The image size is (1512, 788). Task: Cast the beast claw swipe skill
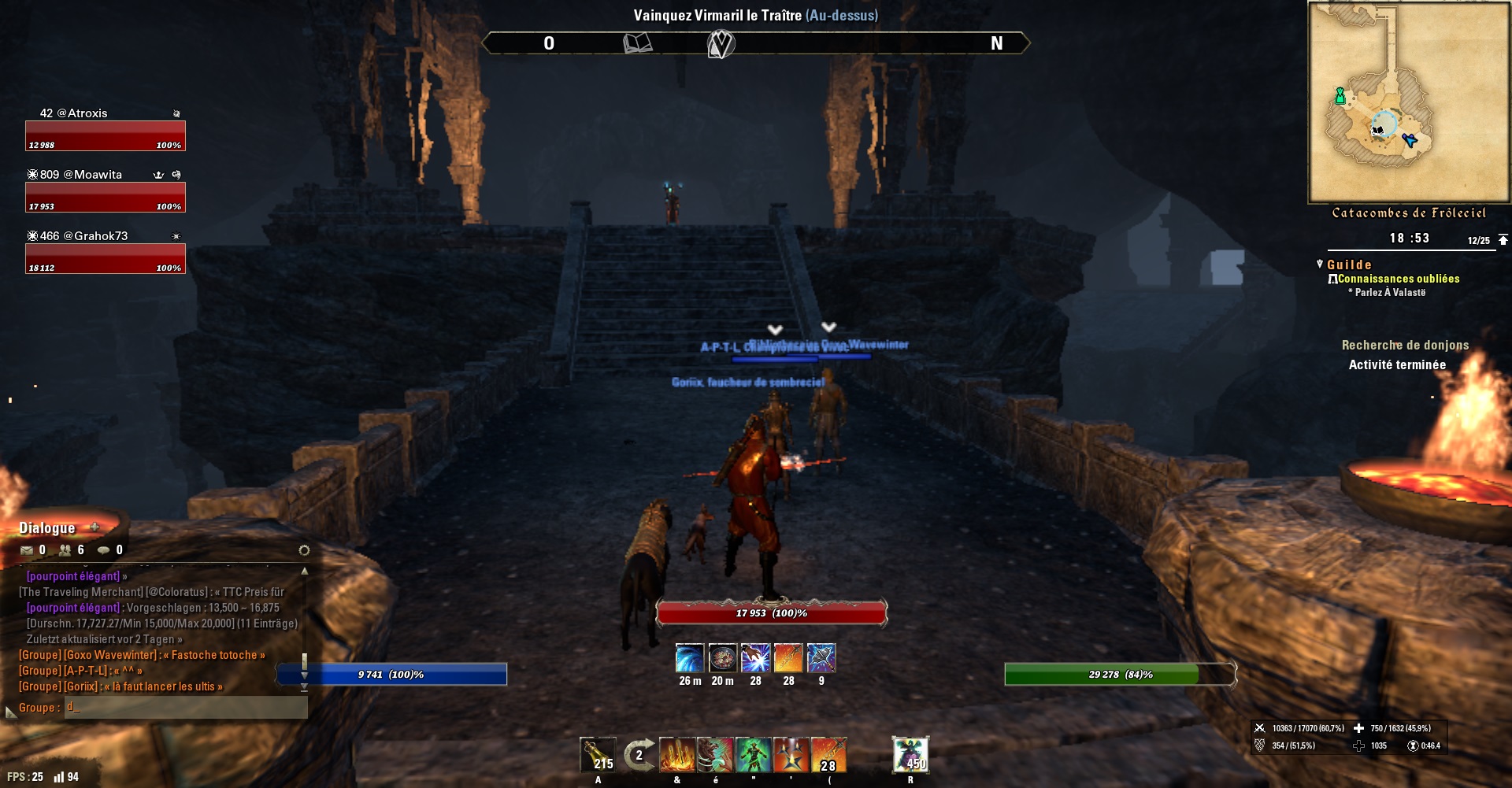(714, 754)
